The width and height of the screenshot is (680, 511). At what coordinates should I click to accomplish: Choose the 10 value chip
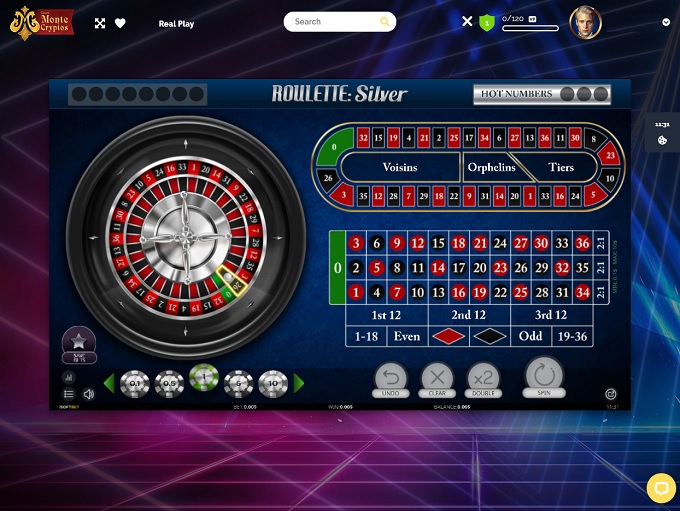[x=273, y=383]
